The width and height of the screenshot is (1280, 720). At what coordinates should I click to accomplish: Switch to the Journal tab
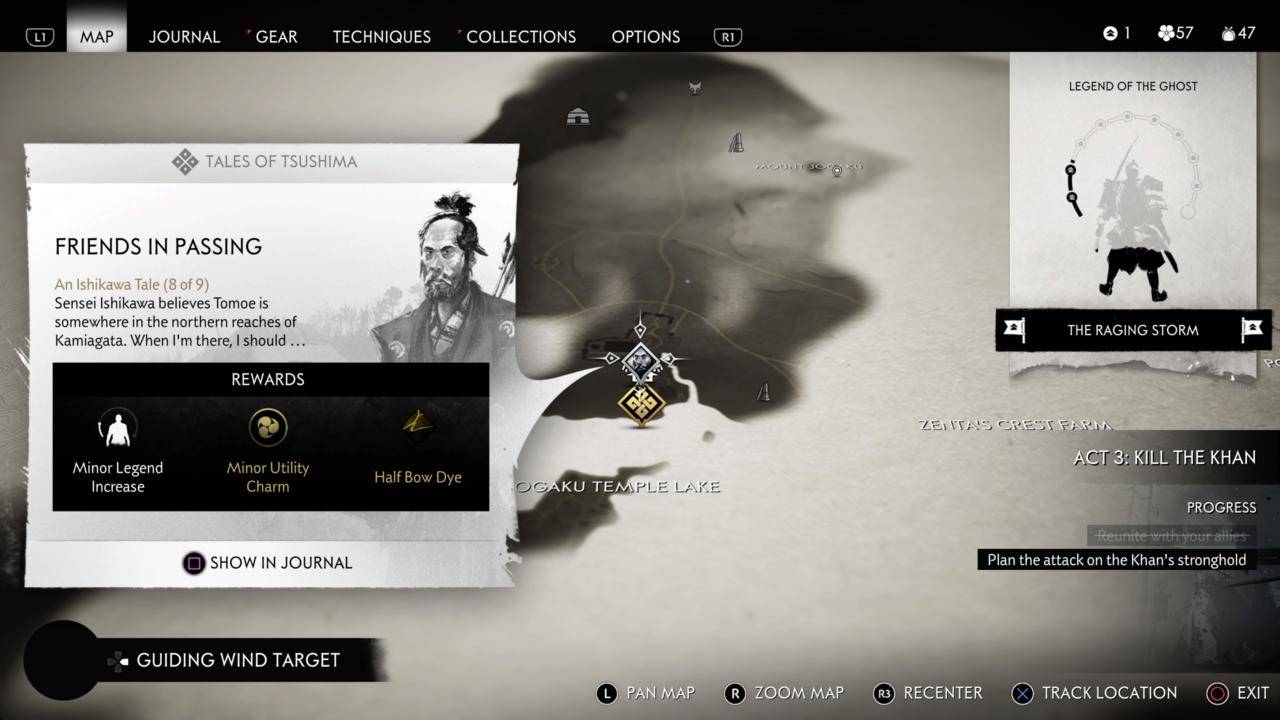[184, 36]
